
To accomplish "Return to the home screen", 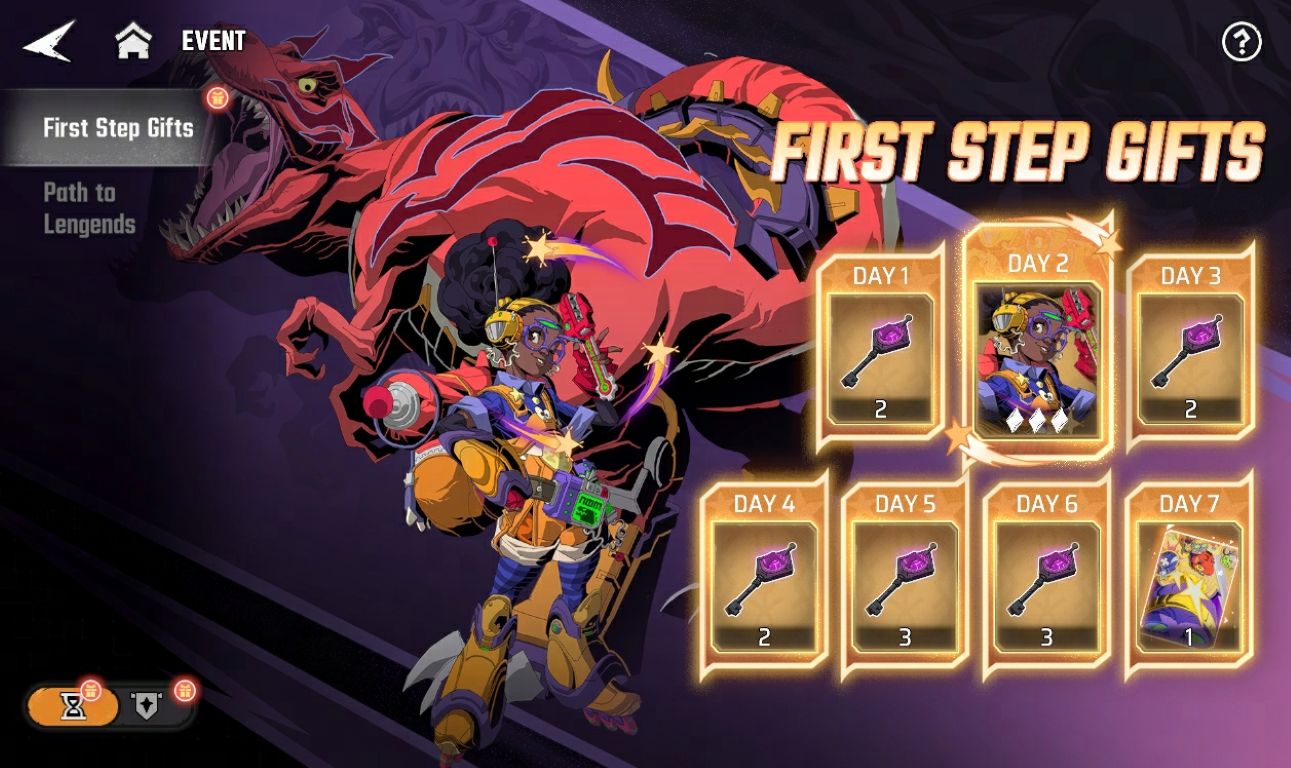I will [x=133, y=42].
